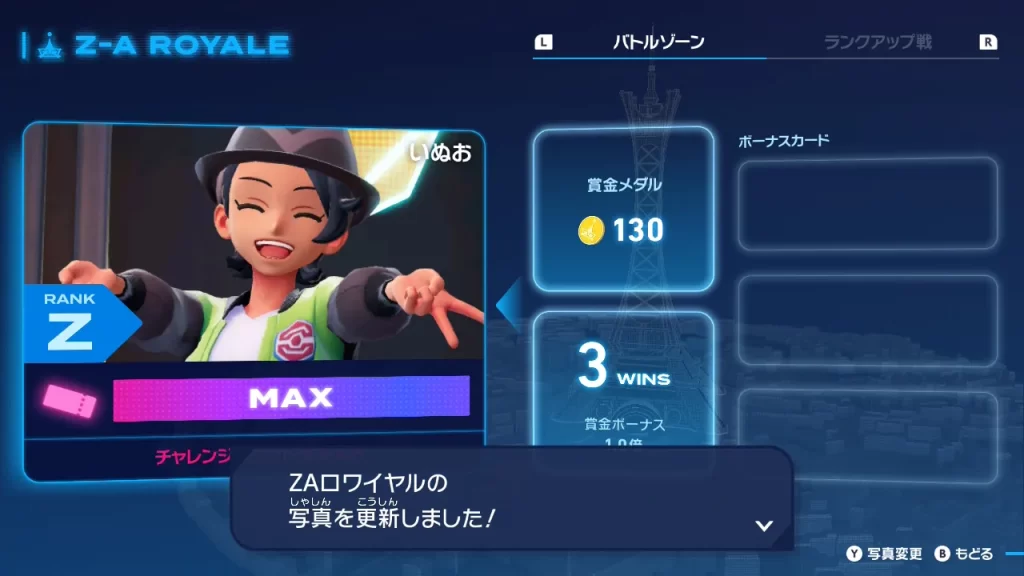This screenshot has width=1024, height=576.
Task: Open the ランクアップ戦 tab
Action: tap(877, 43)
